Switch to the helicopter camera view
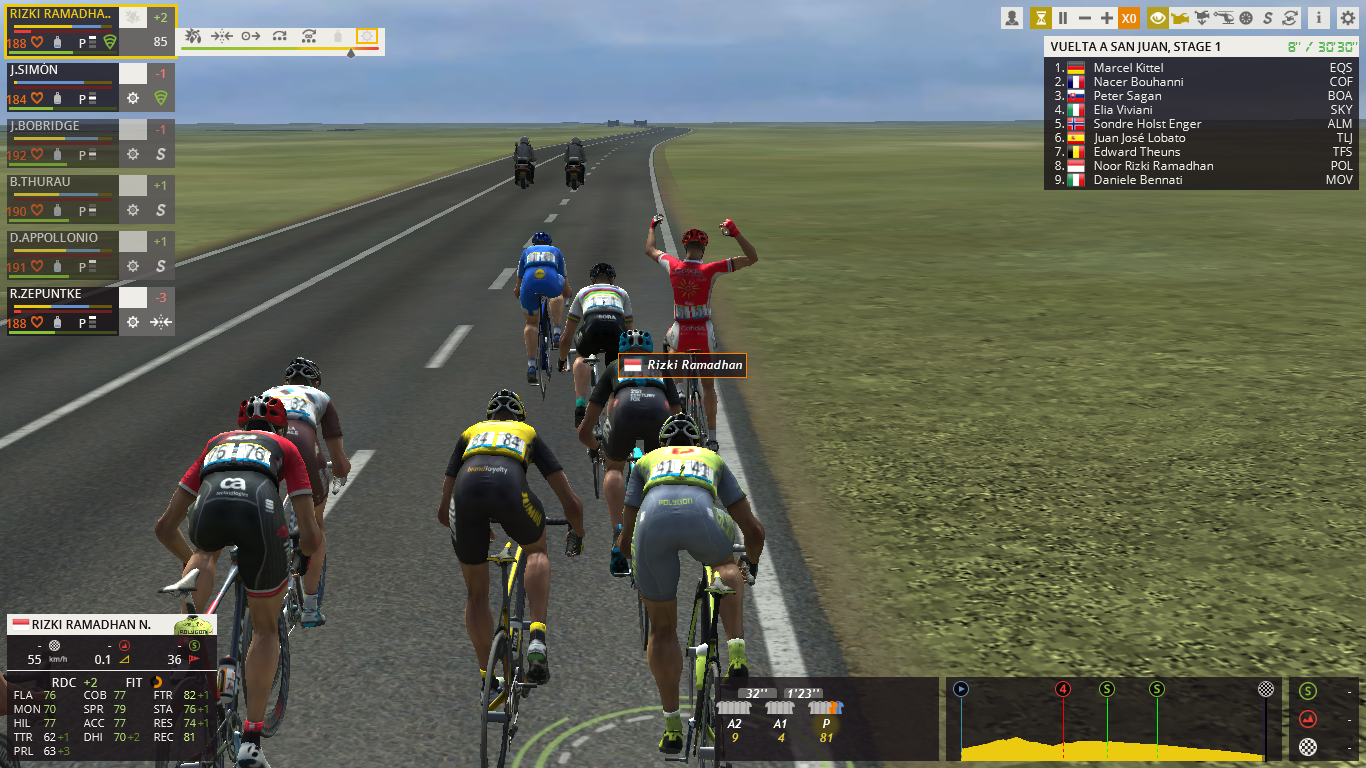Viewport: 1366px width, 768px height. tap(1224, 18)
